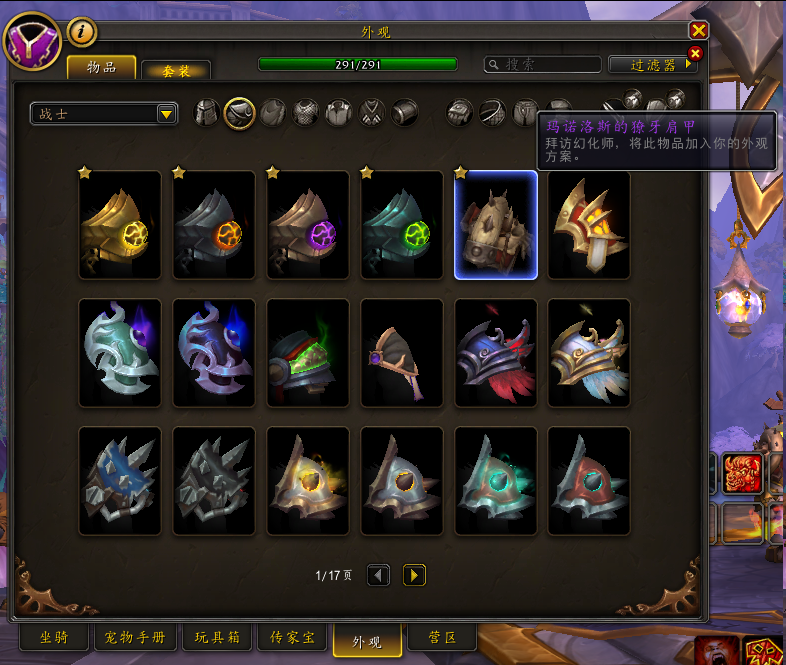Open the 坐骑 mounts tab

pos(54,637)
